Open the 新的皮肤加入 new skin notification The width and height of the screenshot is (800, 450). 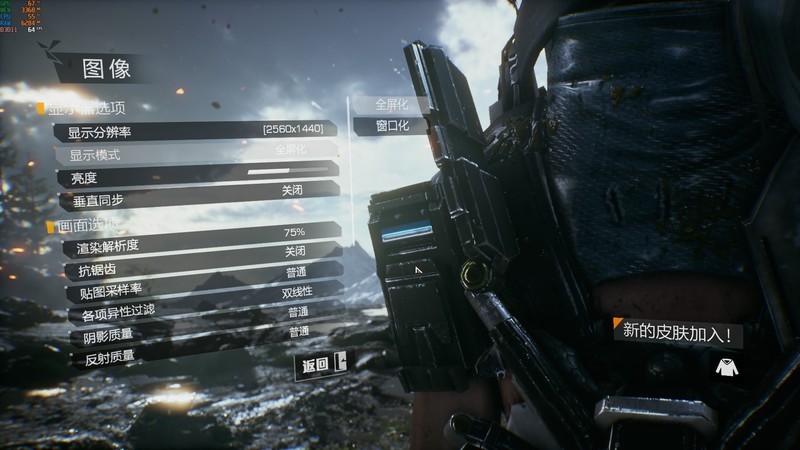[x=677, y=331]
